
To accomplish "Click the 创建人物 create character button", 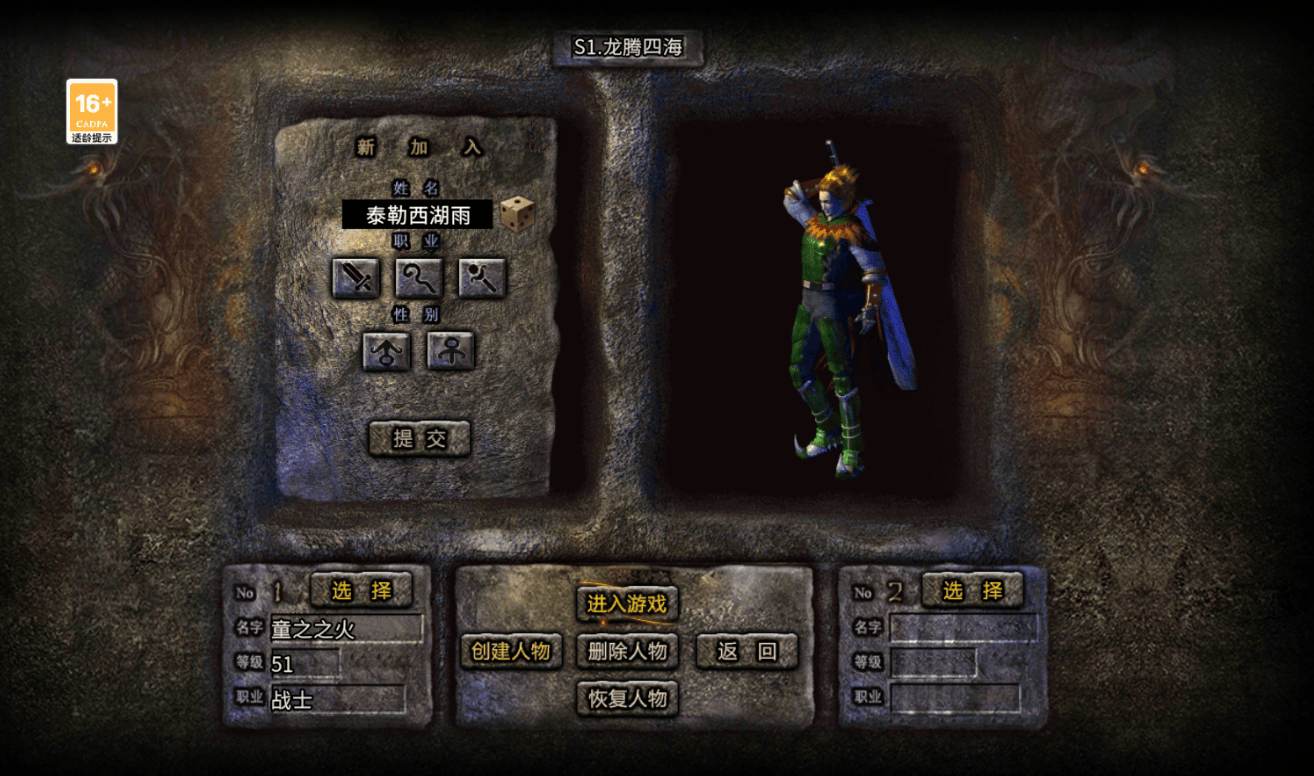I will [x=511, y=651].
